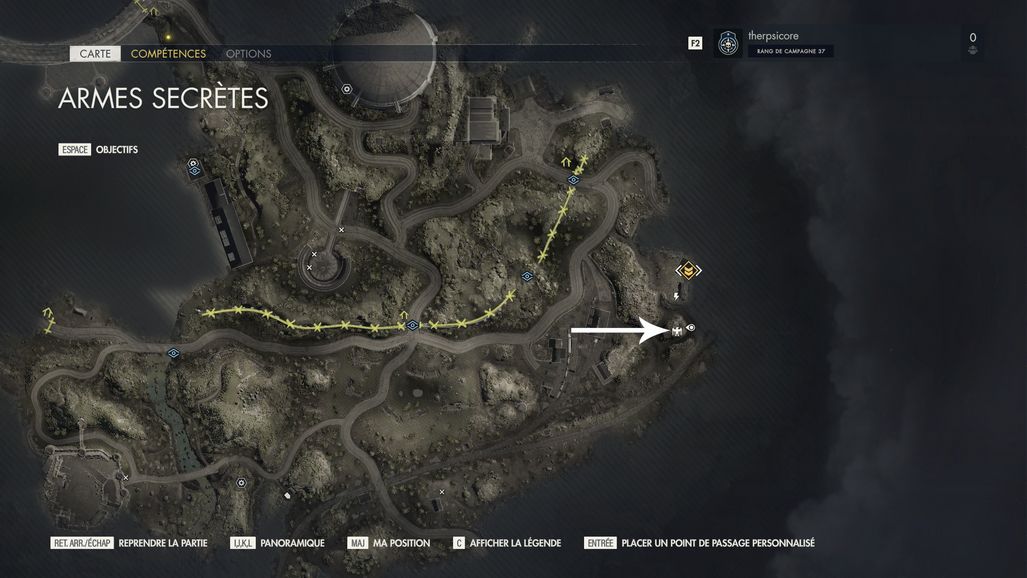Viewport: 1027px width, 578px height.
Task: Select the hexagon marker beside the large dome
Action: pyautogui.click(x=347, y=89)
